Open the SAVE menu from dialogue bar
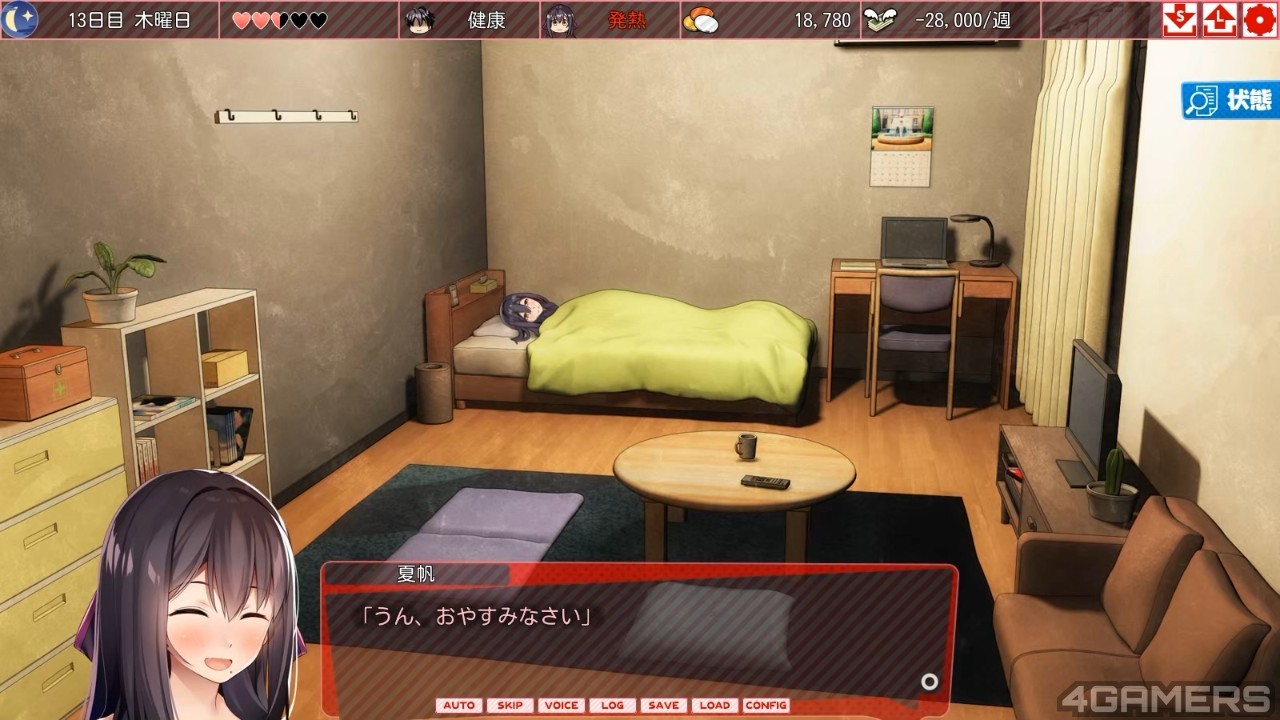This screenshot has height=720, width=1280. tap(663, 705)
